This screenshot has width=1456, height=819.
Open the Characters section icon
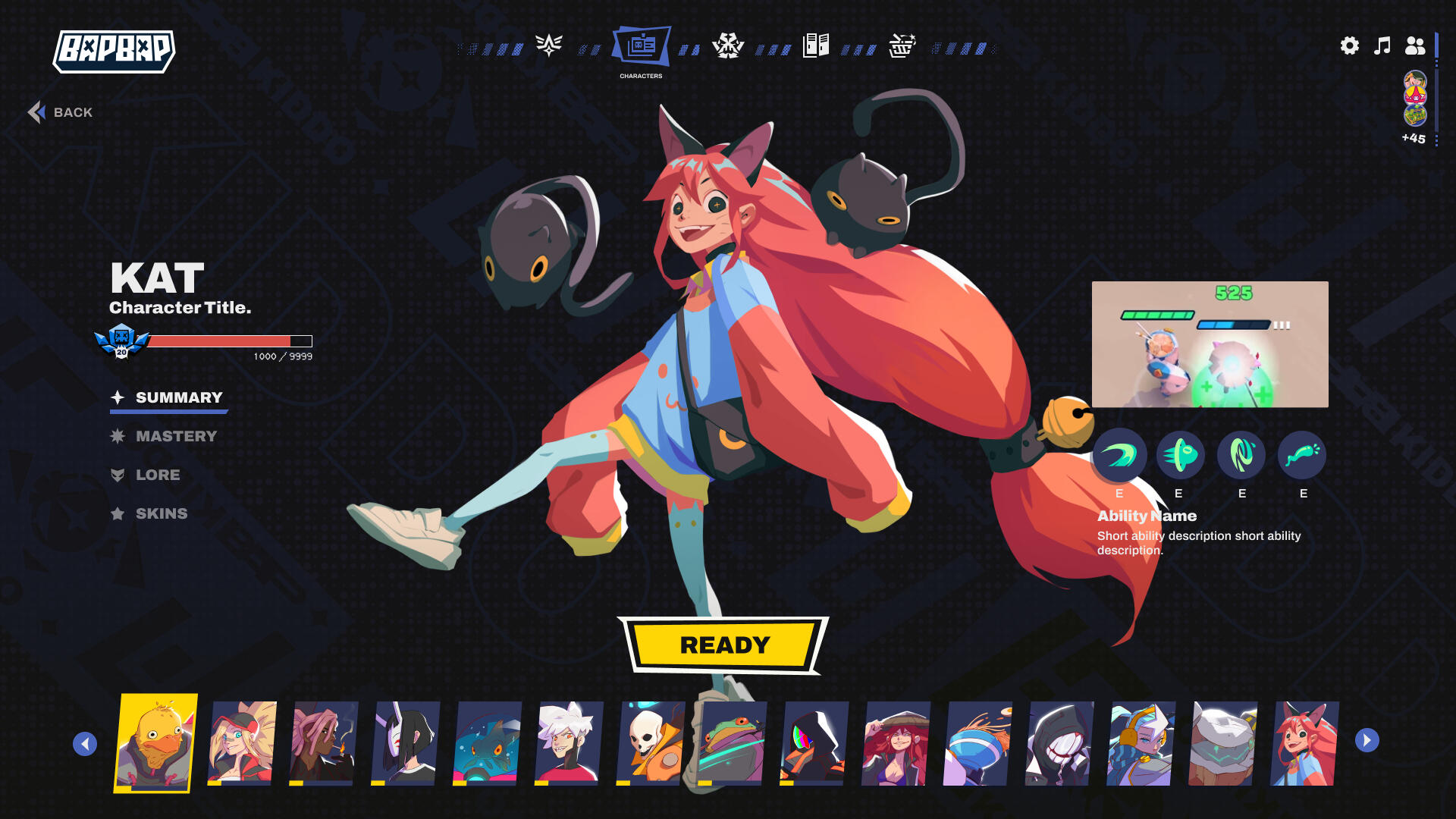(642, 45)
